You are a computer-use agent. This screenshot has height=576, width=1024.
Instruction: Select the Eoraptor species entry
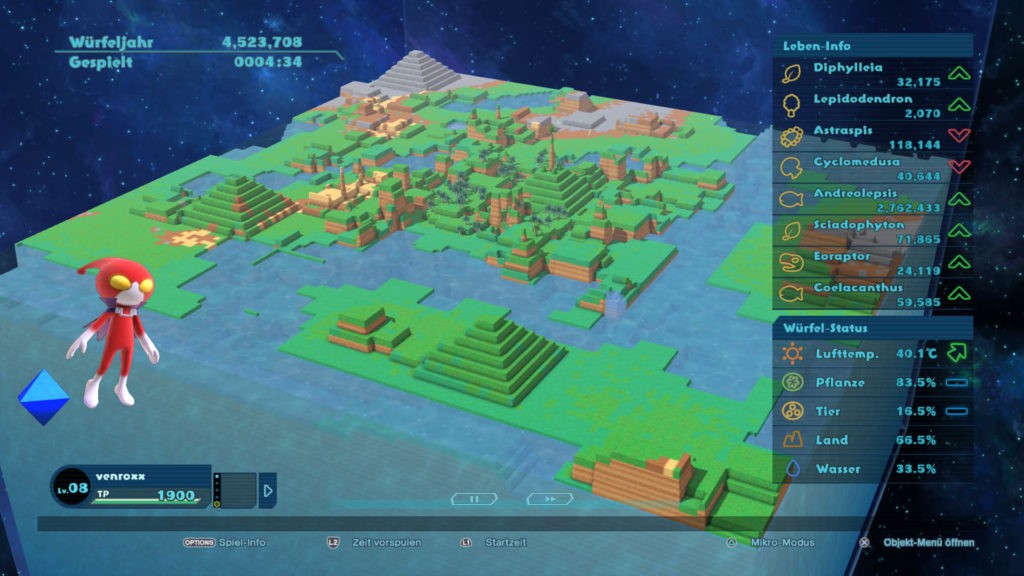click(x=872, y=262)
